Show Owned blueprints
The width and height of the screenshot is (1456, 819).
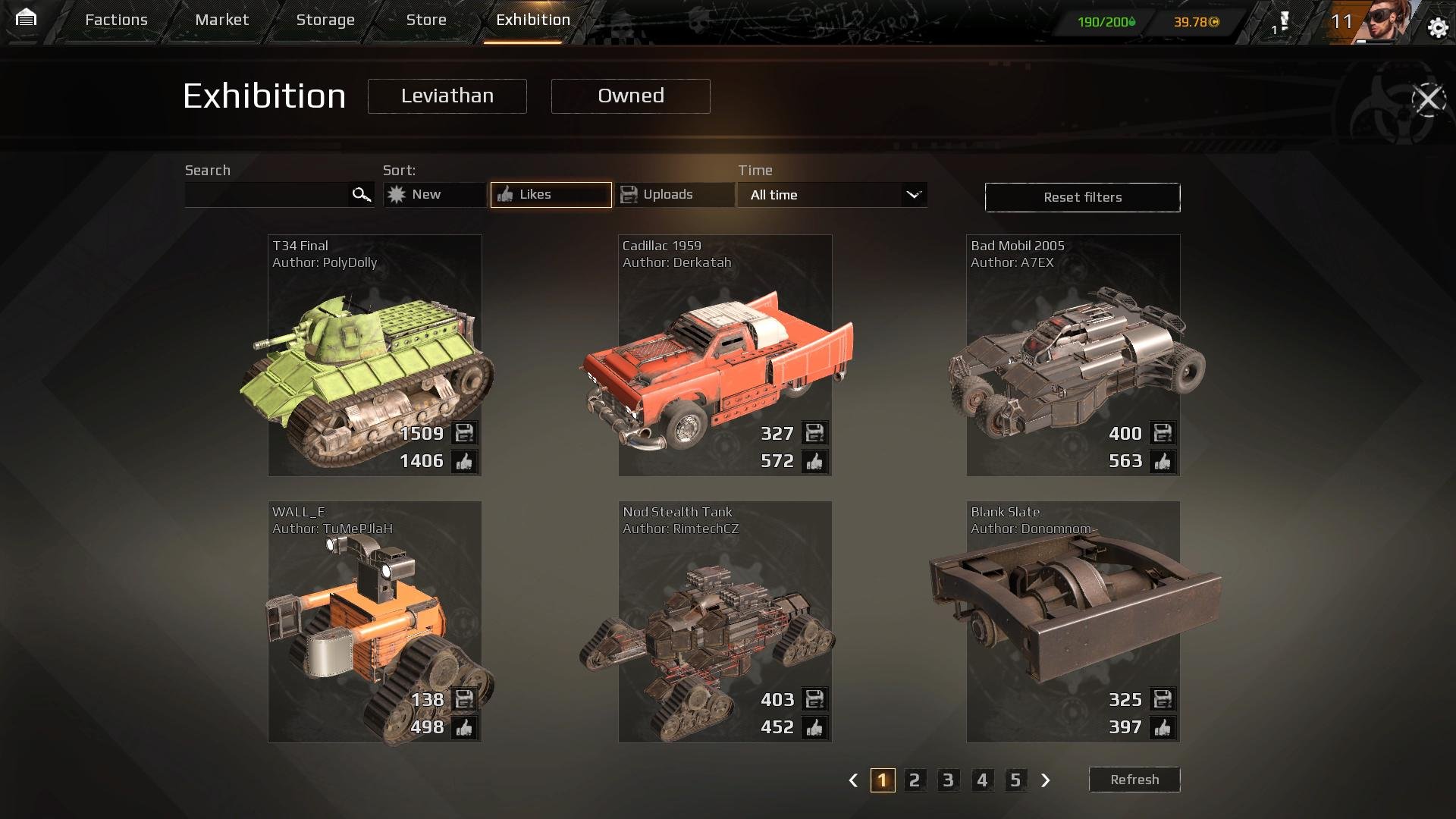[630, 96]
